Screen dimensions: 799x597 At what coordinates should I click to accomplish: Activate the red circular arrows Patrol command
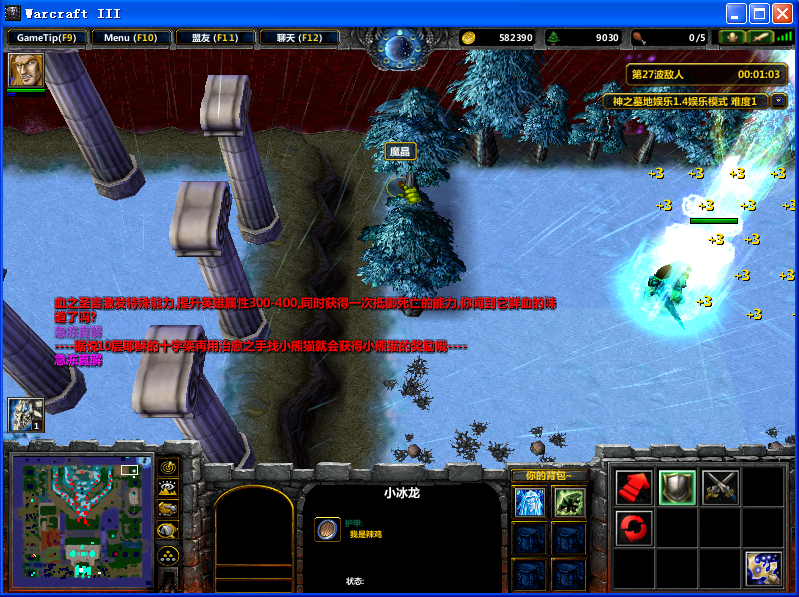[x=633, y=526]
